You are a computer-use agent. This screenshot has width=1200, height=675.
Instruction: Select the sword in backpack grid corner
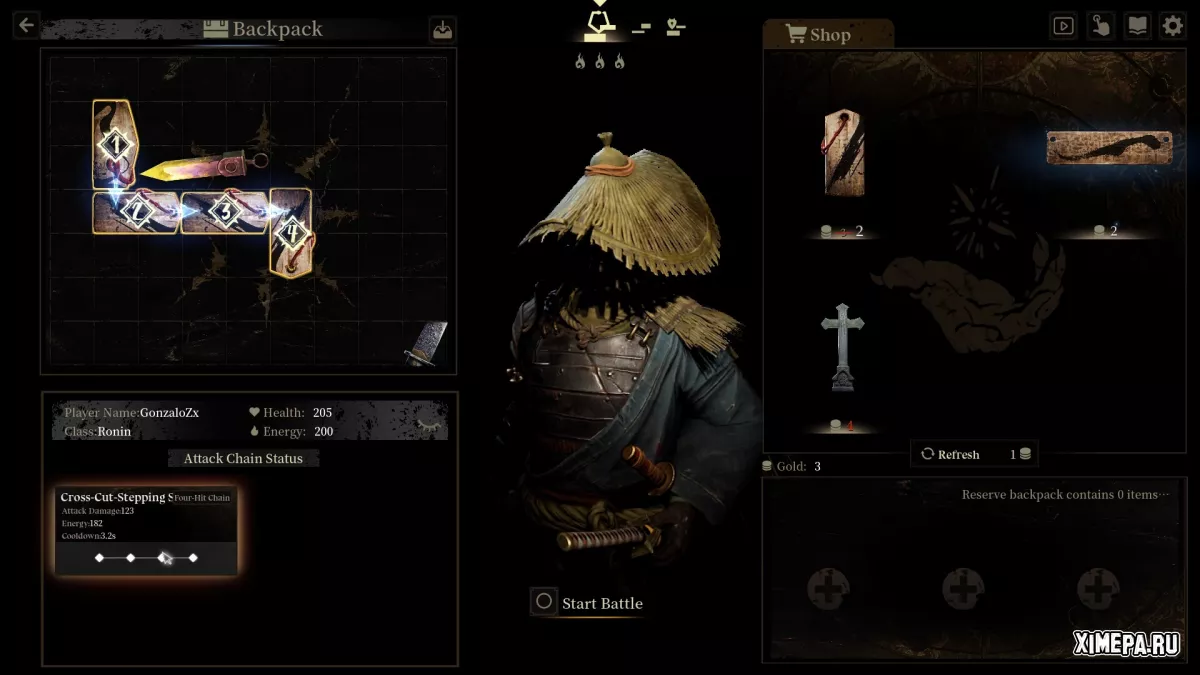pyautogui.click(x=427, y=343)
